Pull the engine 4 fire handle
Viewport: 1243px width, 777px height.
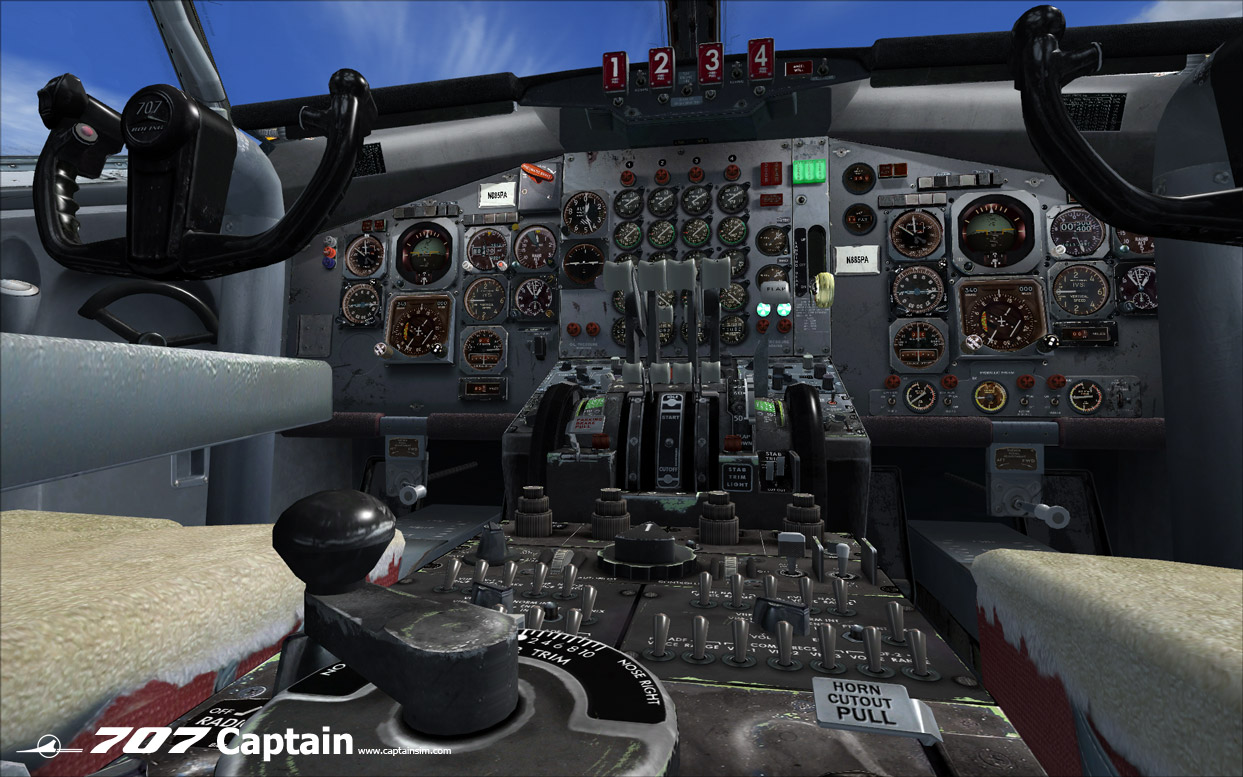click(761, 59)
